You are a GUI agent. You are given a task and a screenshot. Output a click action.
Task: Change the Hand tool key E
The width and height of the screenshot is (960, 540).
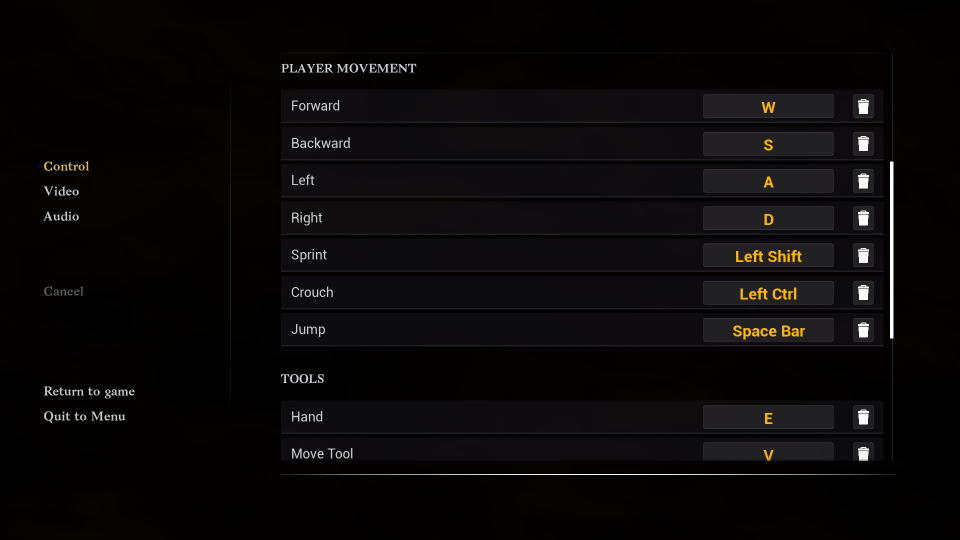click(x=768, y=418)
